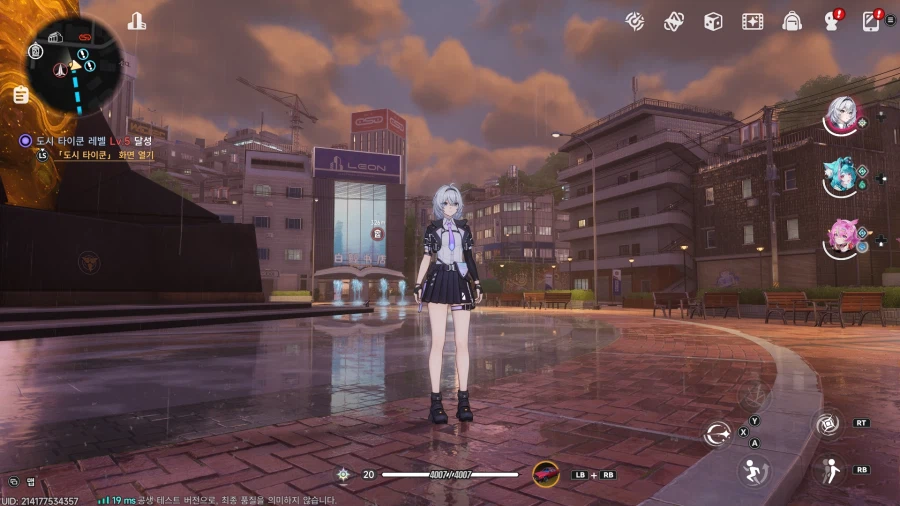
Task: Open the City Tycoon level quest tracker
Action: point(90,143)
